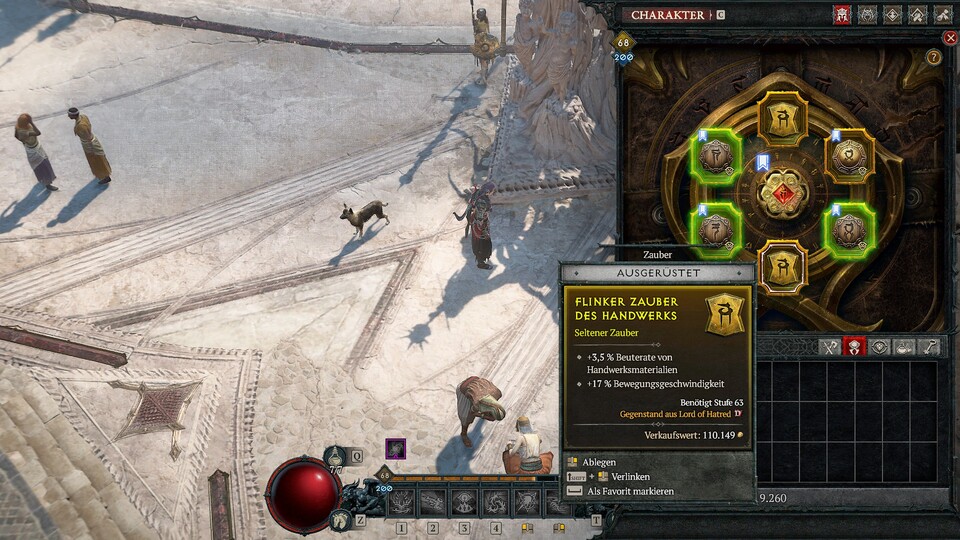Select the lower-right green charm slot
960x540 pixels.
849,229
